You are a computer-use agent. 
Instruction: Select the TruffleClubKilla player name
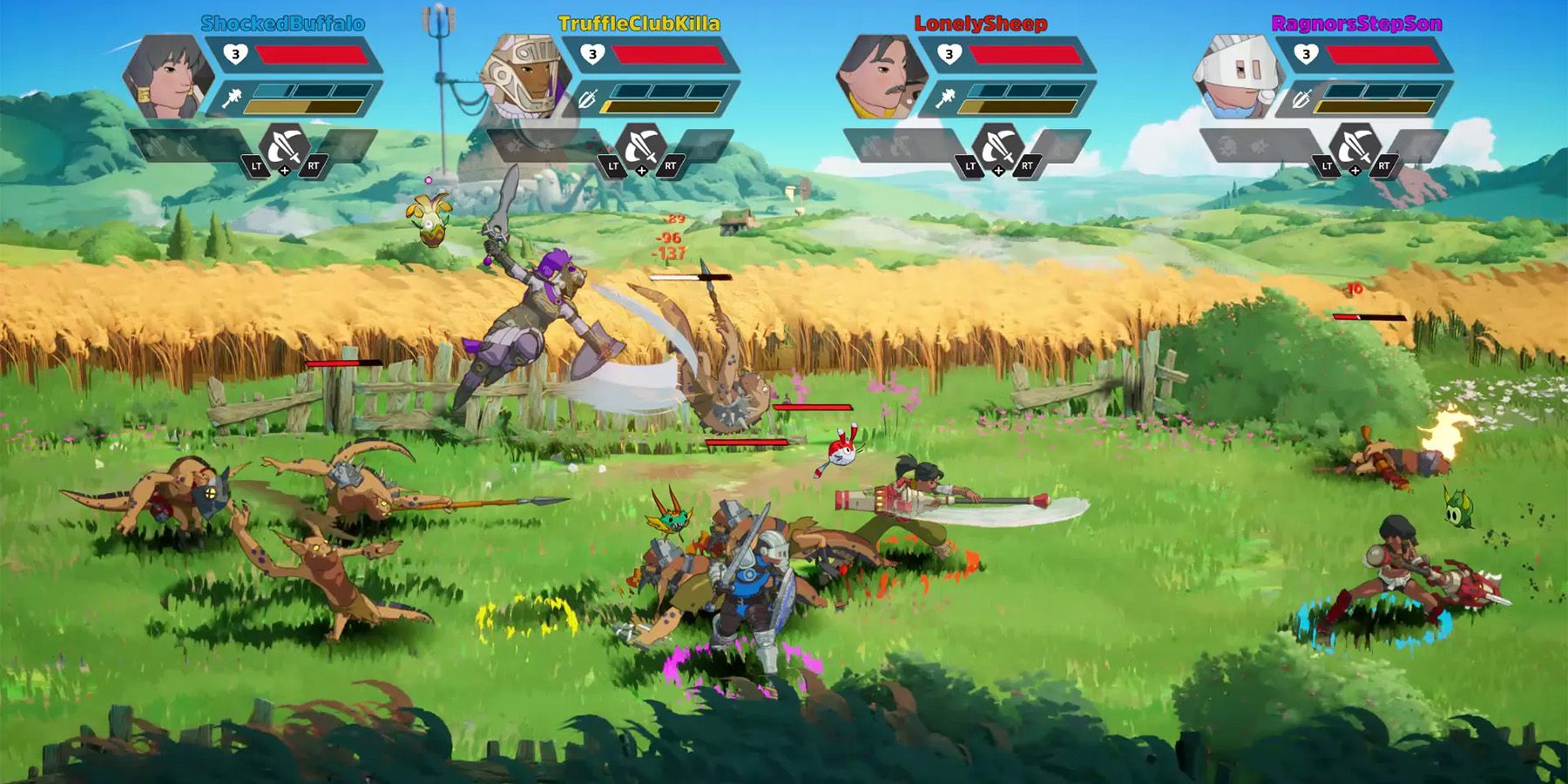point(639,24)
